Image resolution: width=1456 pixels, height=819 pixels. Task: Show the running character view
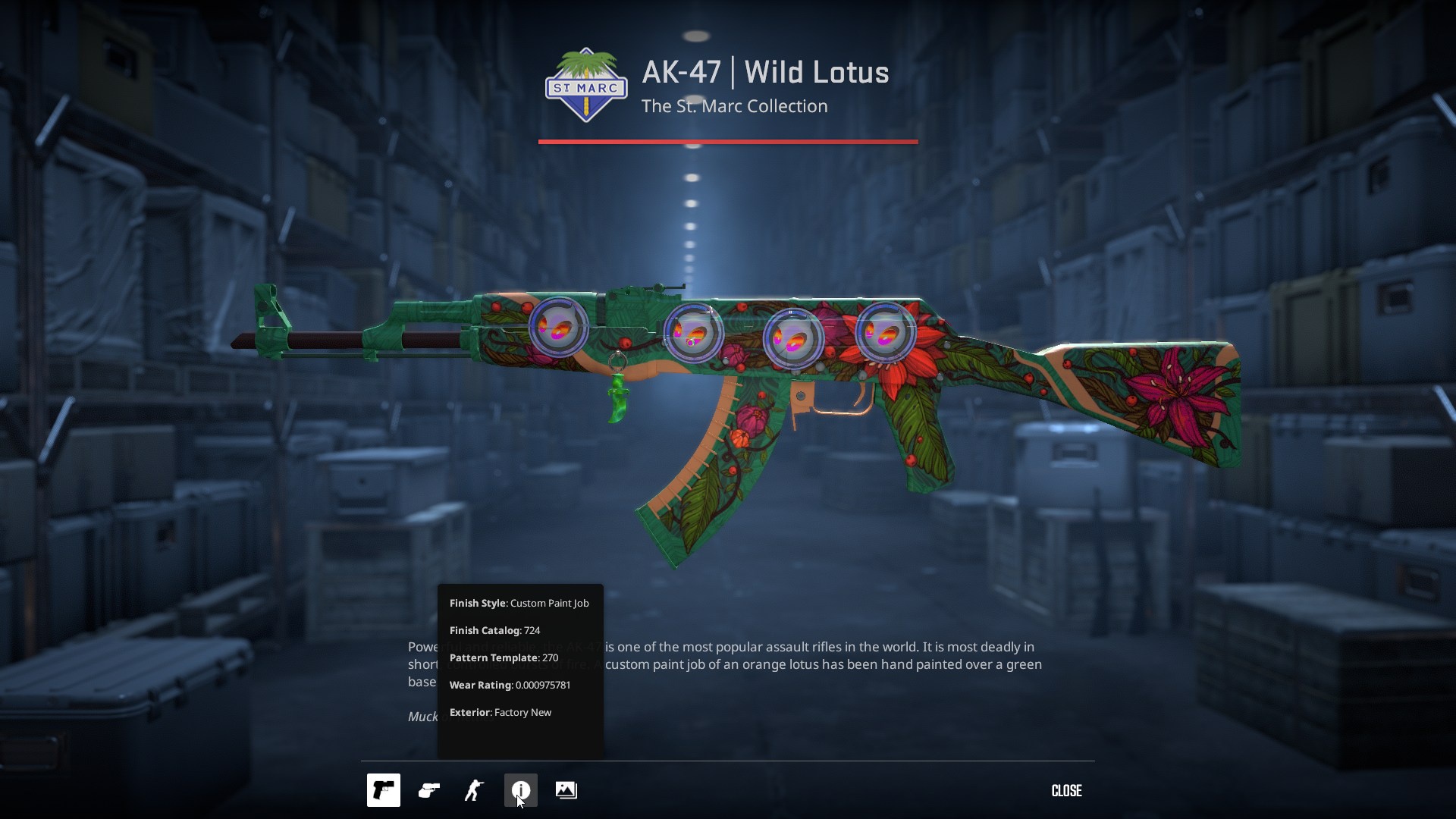click(475, 790)
